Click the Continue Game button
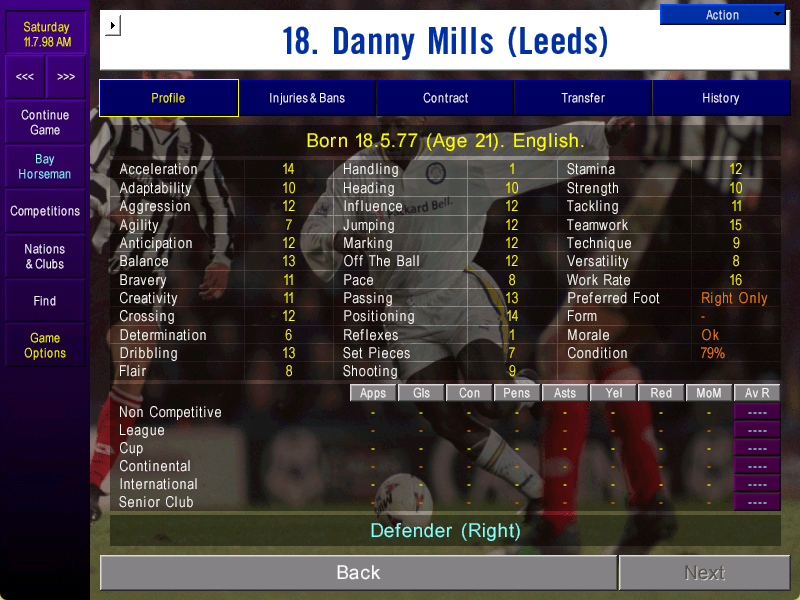The height and width of the screenshot is (600, 800). [45, 122]
